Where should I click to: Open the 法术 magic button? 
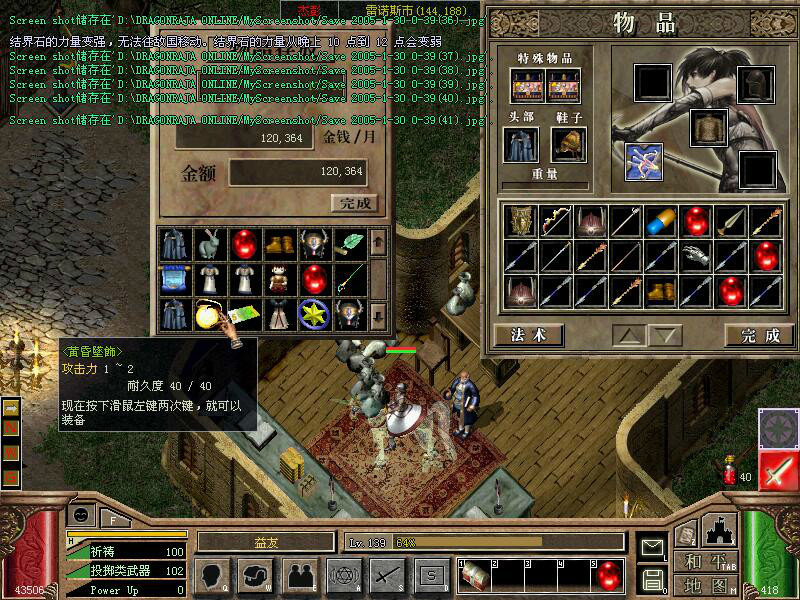(x=528, y=335)
